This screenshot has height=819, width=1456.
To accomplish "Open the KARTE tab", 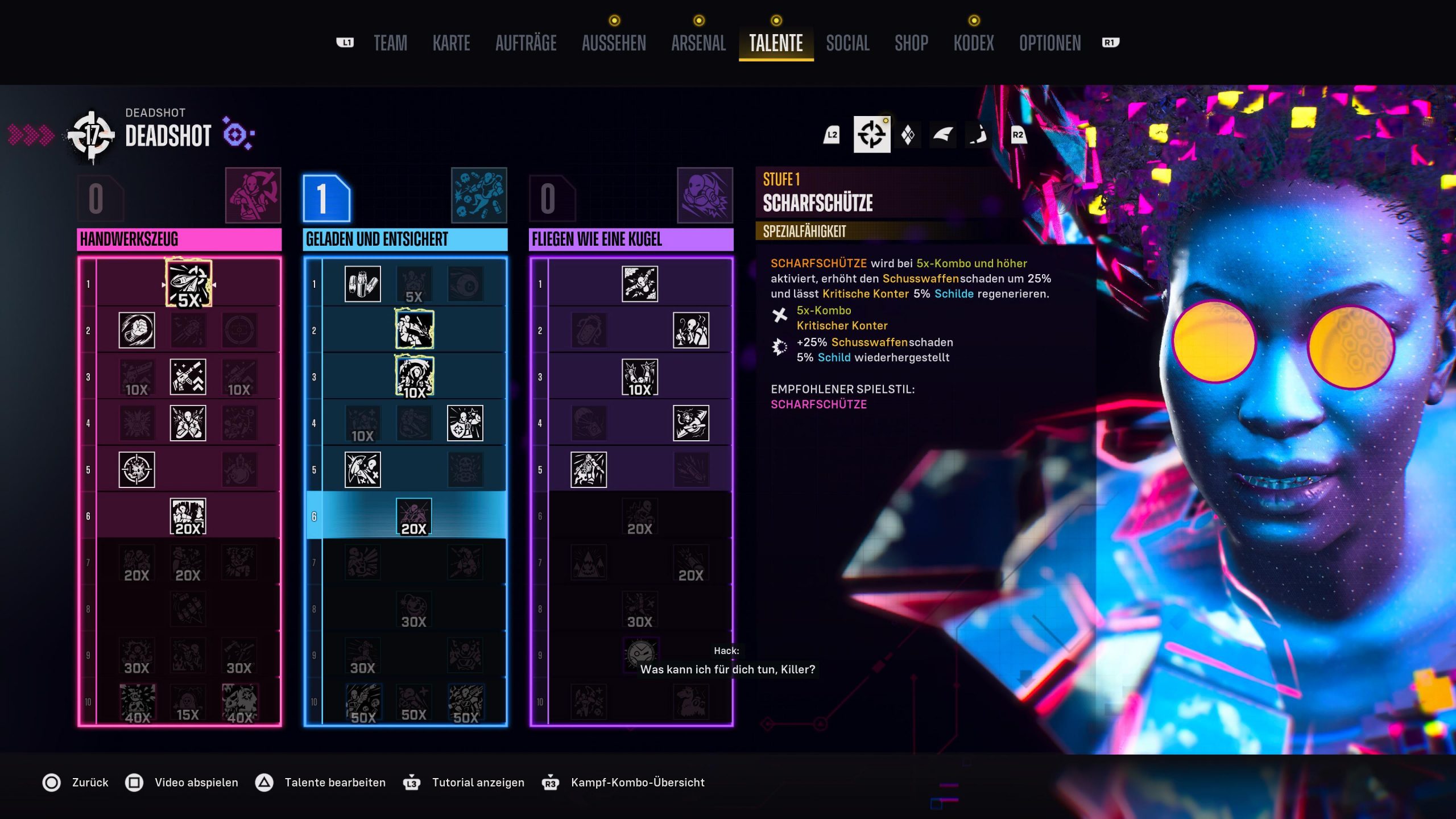I will coord(451,43).
